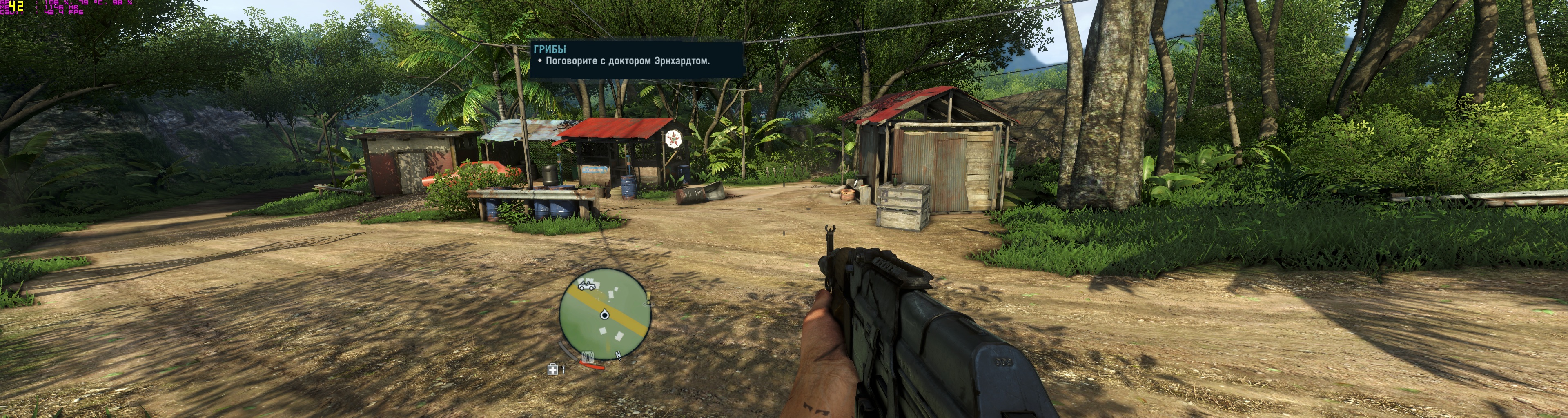The width and height of the screenshot is (1568, 418).
Task: Click the player position arrow on the minimap
Action: 604,315
